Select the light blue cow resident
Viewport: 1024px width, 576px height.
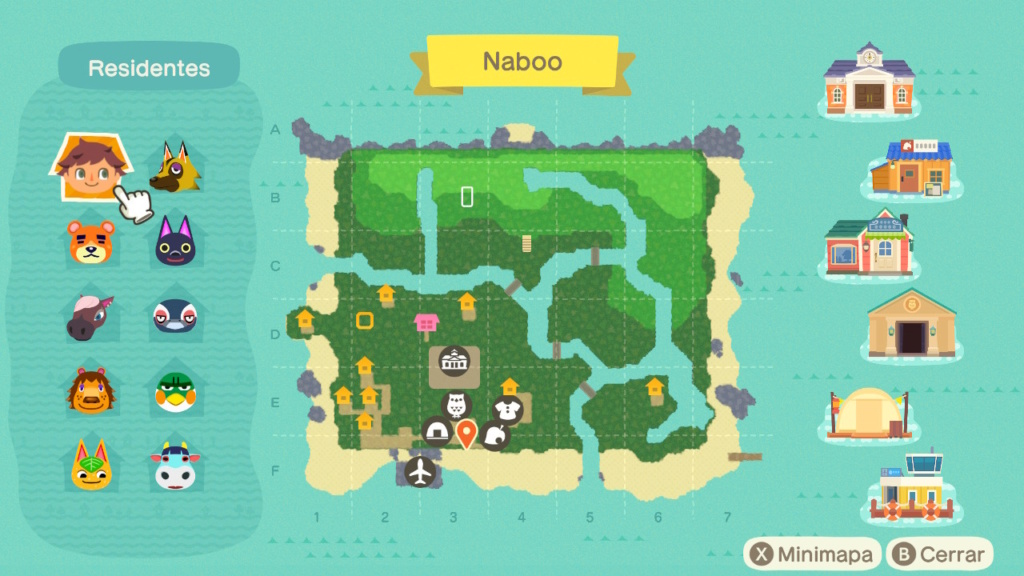click(x=174, y=466)
